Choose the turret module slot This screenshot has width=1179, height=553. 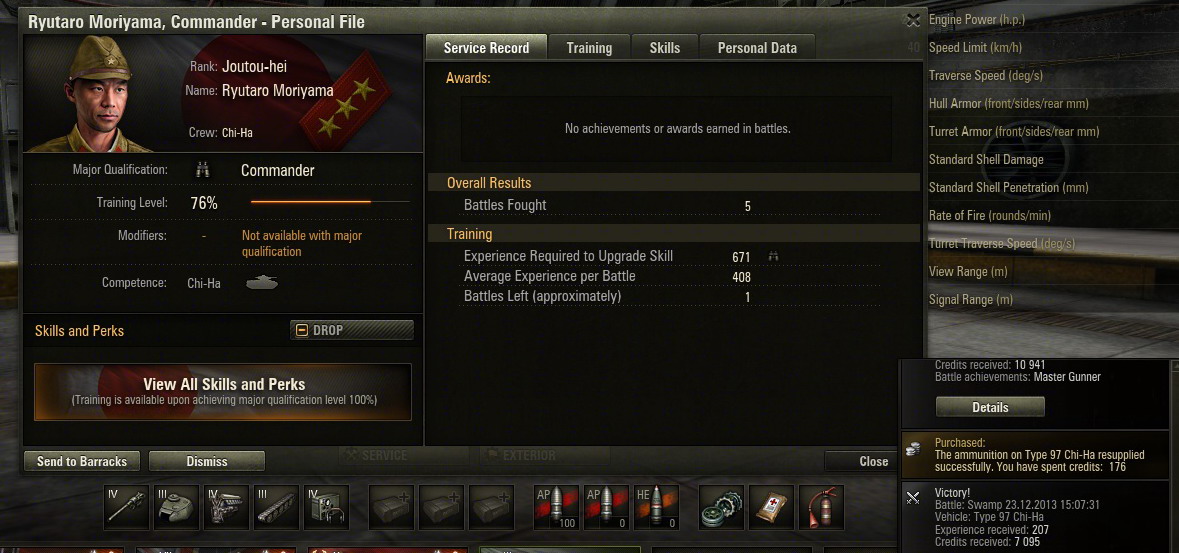[177, 507]
